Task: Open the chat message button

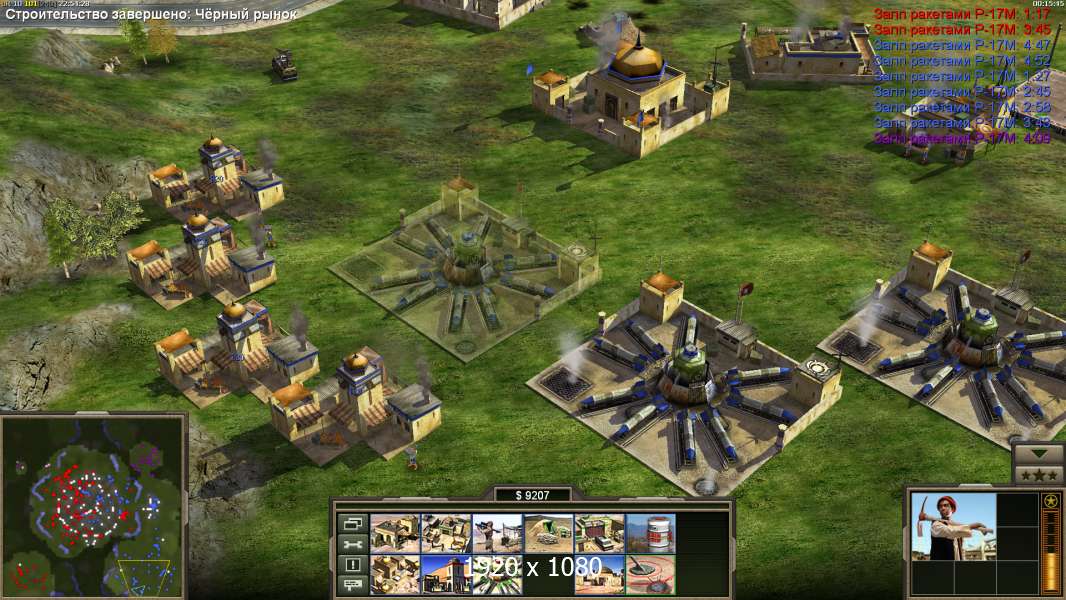Action: [352, 585]
